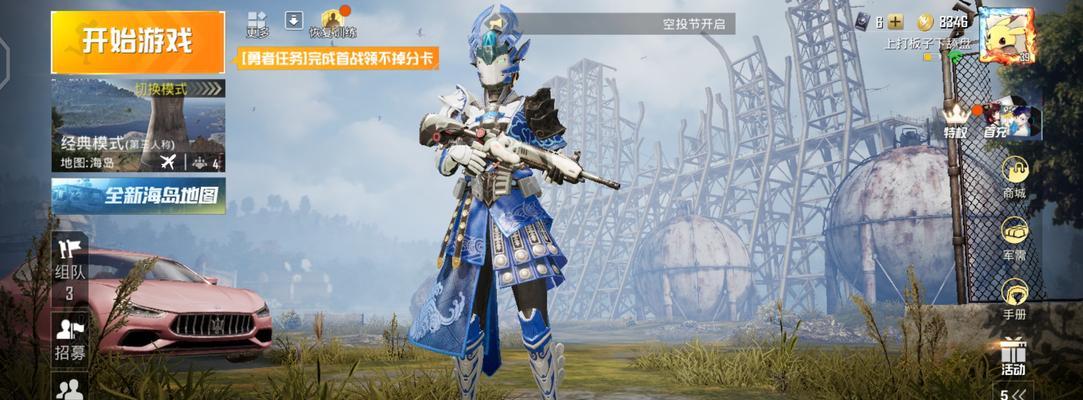The width and height of the screenshot is (1083, 400).
Task: Click the download arrow icon
Action: coord(294,19)
